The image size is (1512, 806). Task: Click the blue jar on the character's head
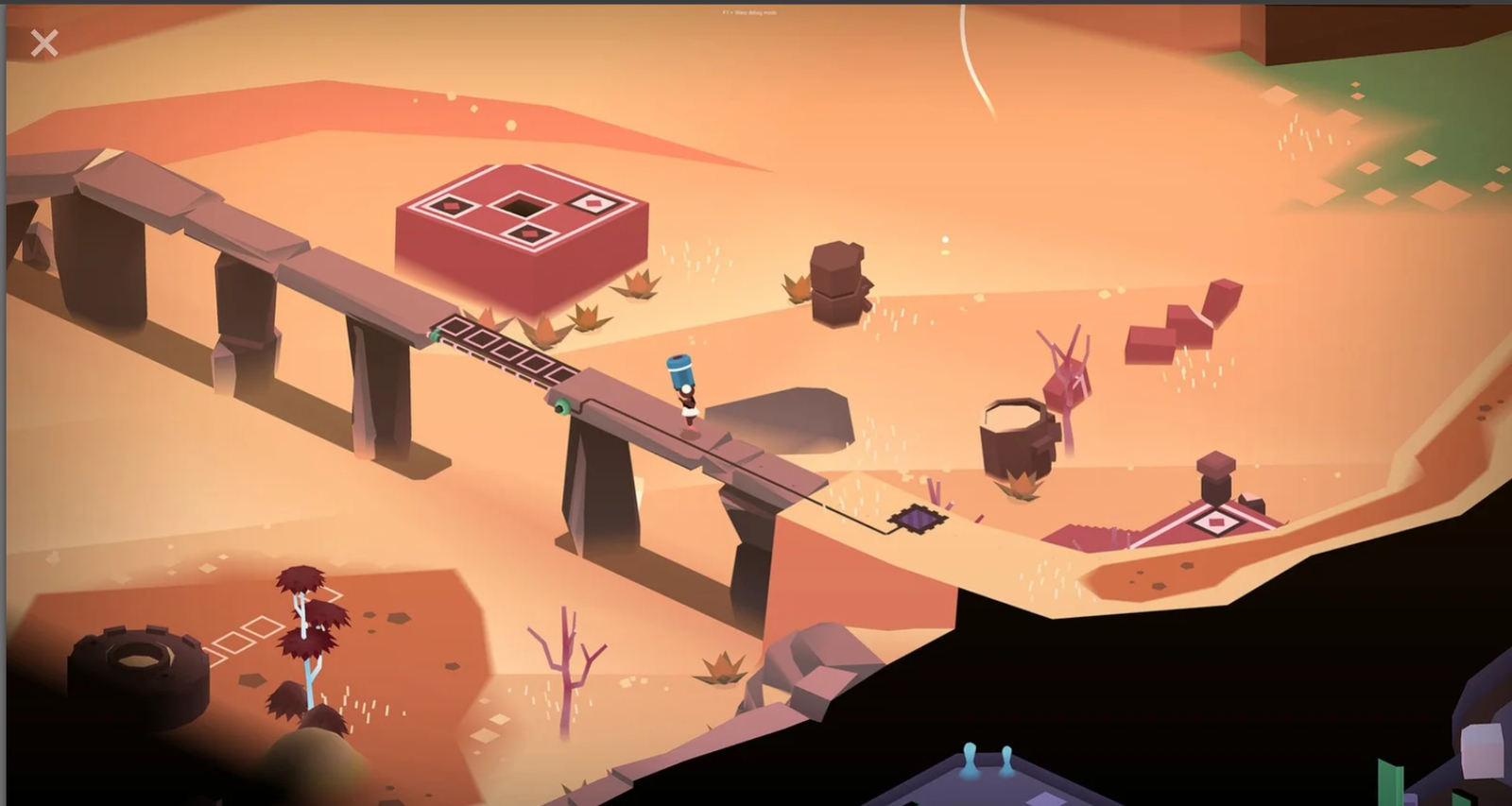[680, 369]
